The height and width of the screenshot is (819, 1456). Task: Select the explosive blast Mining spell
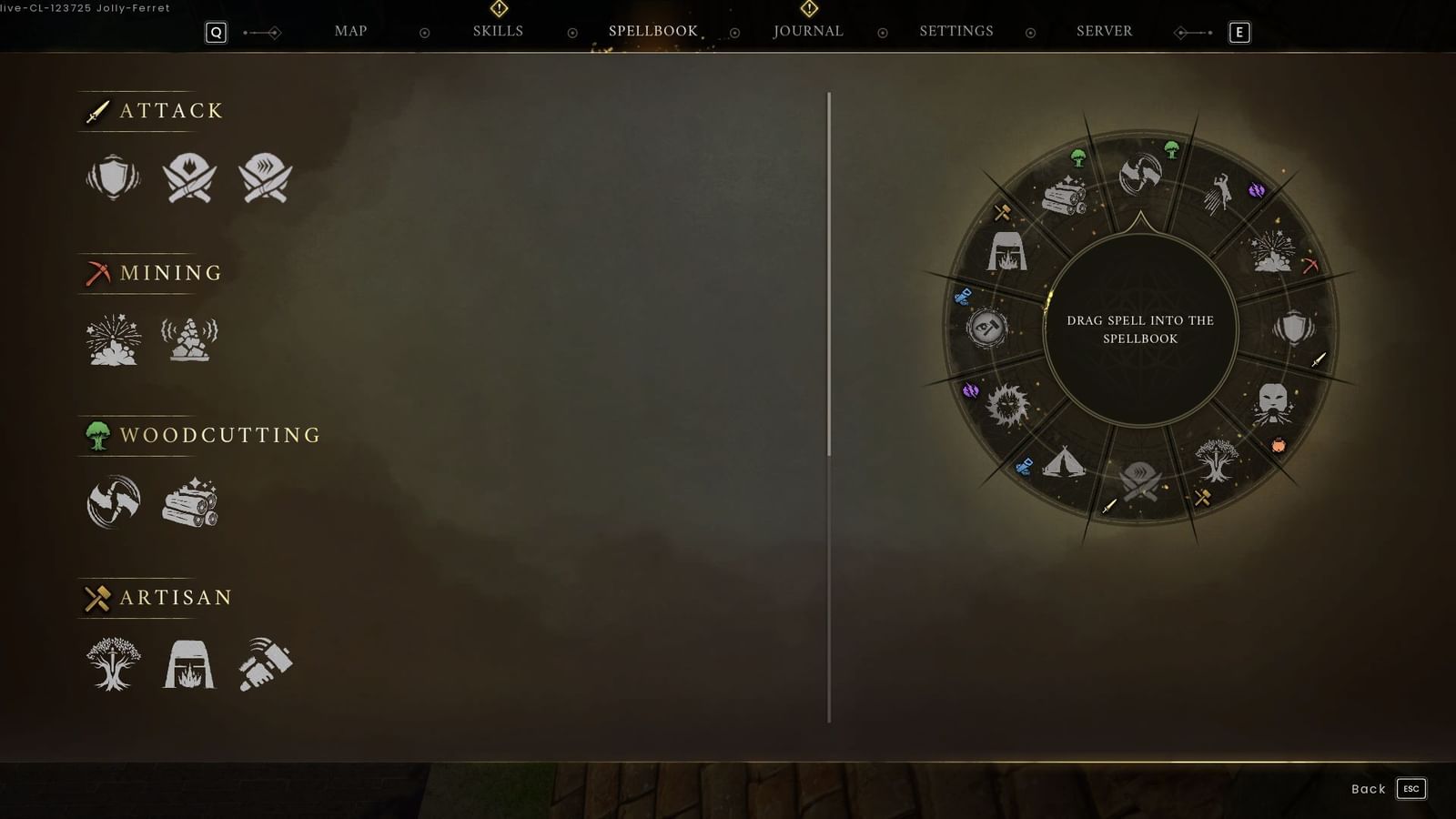pyautogui.click(x=112, y=339)
